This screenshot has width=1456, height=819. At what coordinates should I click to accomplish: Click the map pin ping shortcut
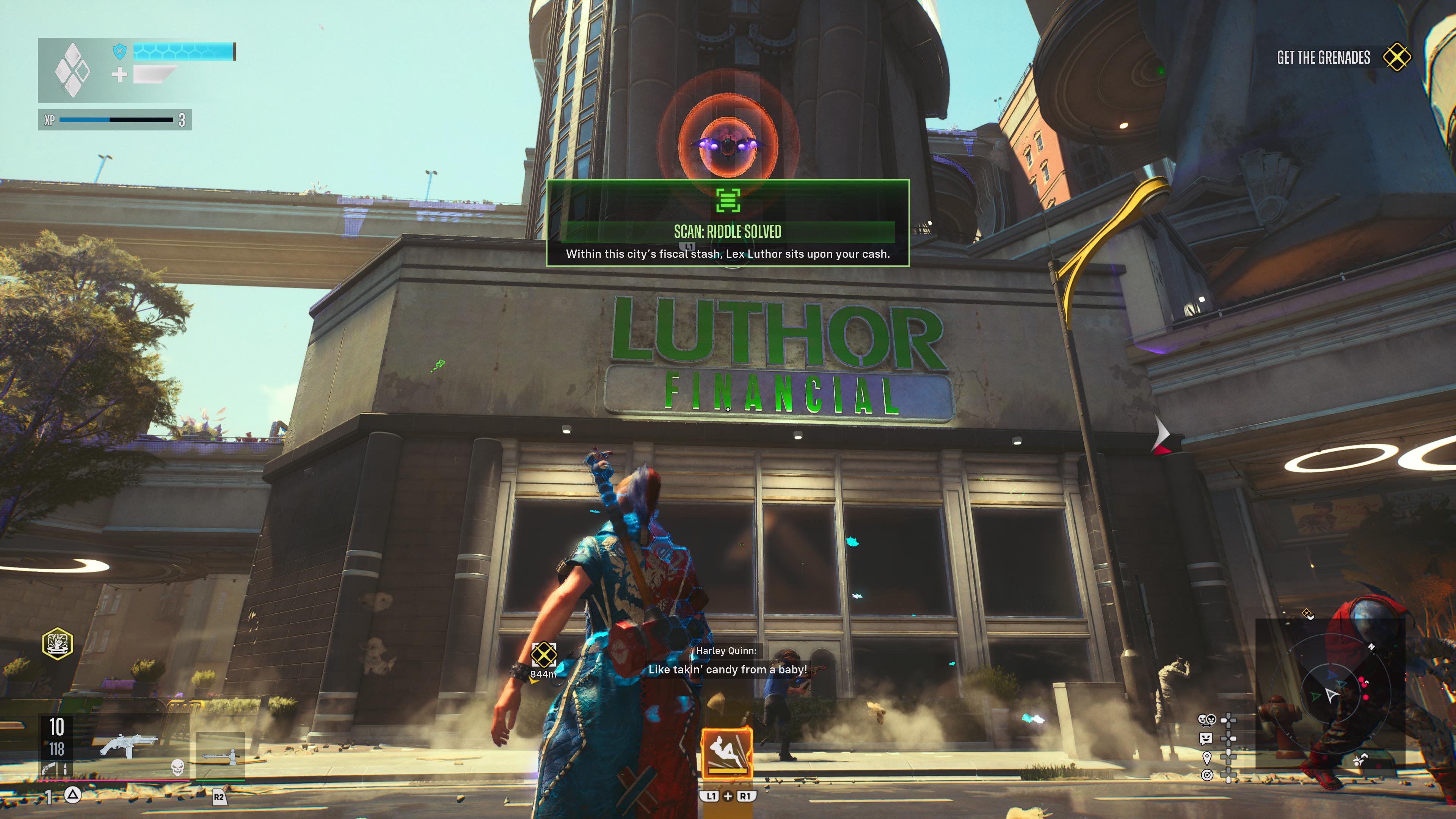pos(1207,757)
